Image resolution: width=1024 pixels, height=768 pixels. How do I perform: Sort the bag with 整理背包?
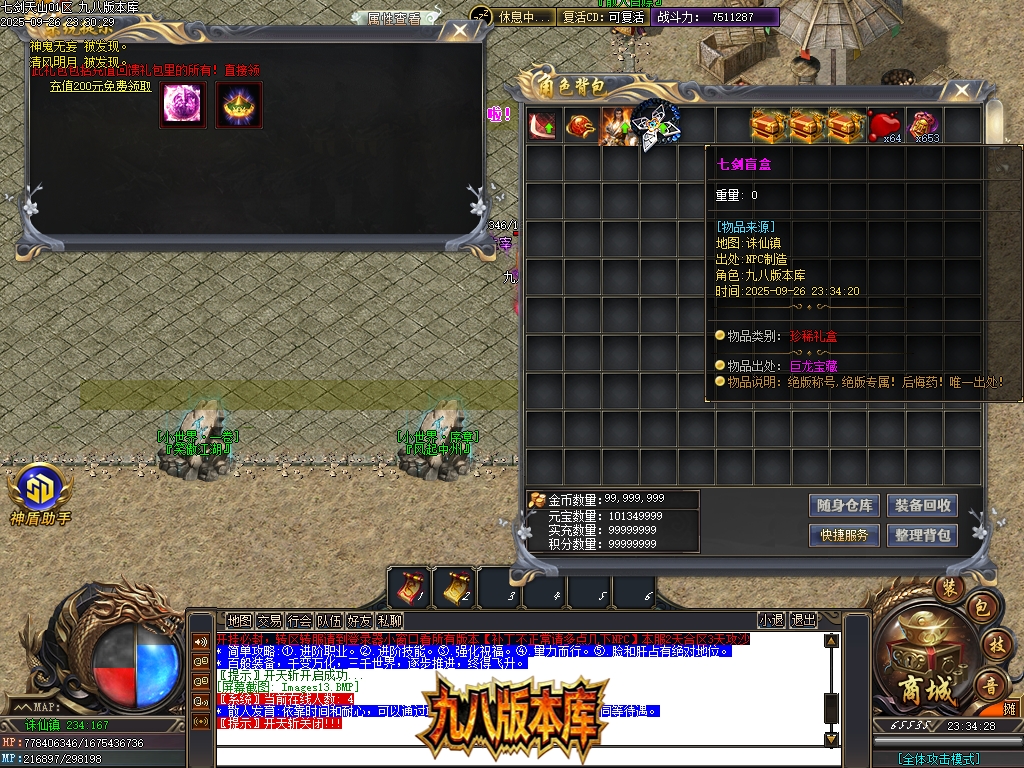(x=922, y=535)
